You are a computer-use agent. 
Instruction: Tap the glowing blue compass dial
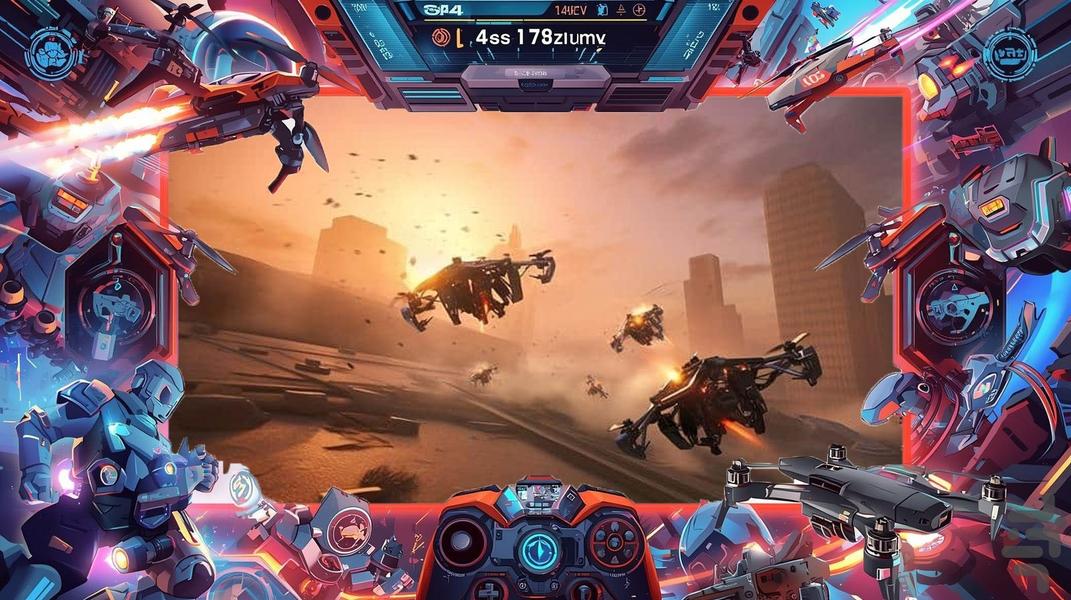tap(539, 553)
